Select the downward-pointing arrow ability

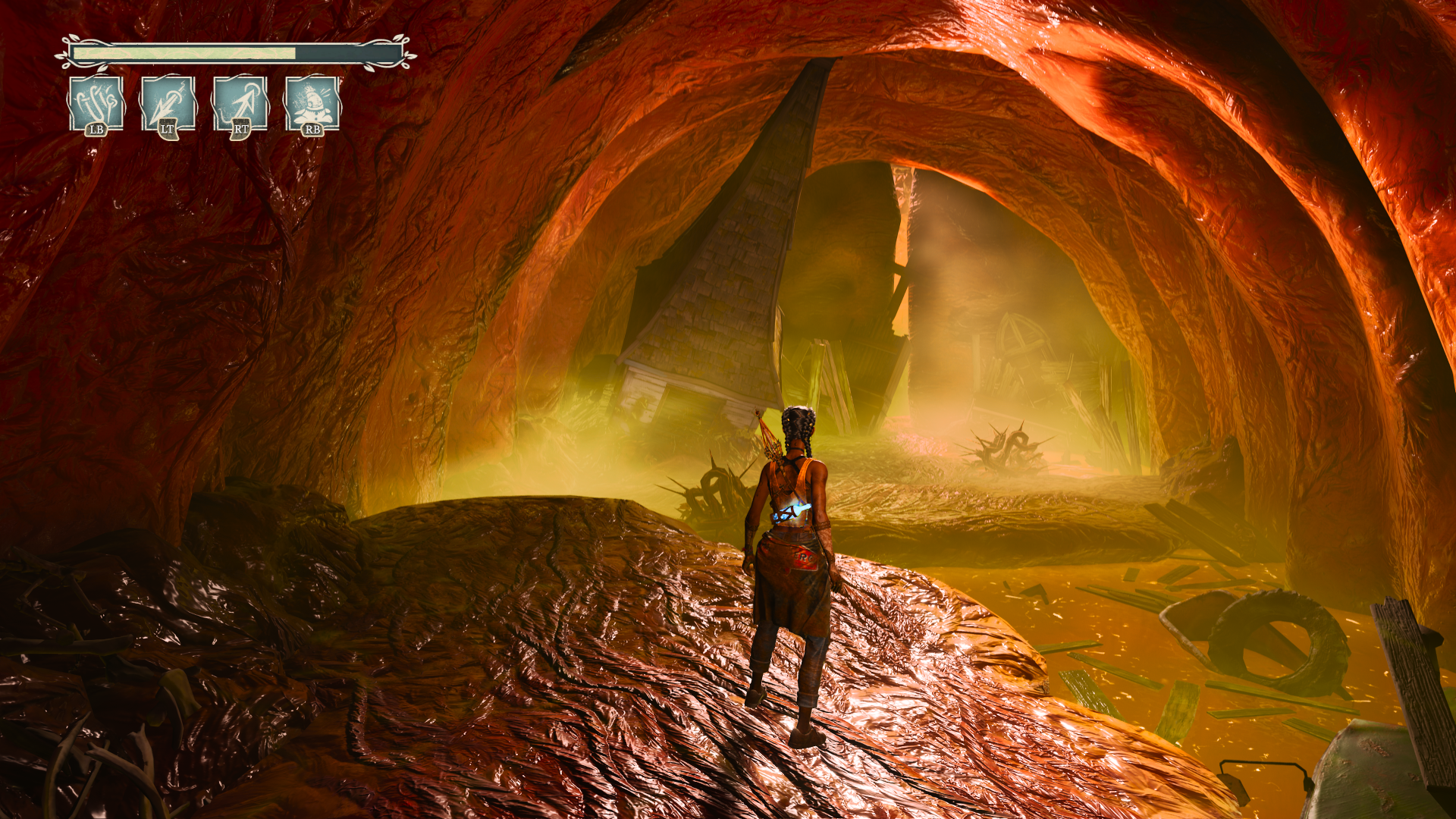[168, 102]
